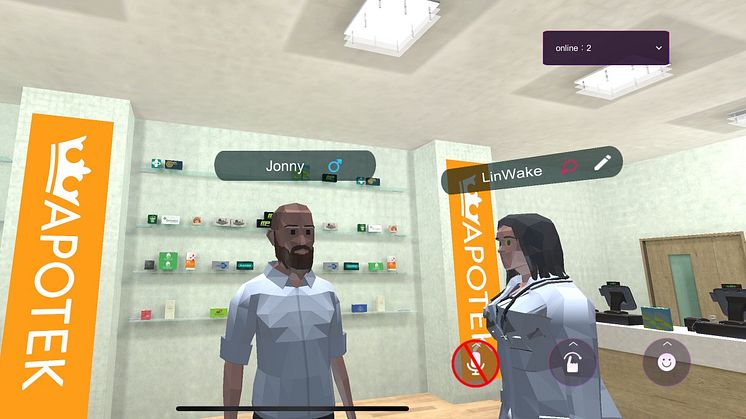Unmute the crossed-out microphone
Screen dimensions: 746x419
tap(474, 362)
